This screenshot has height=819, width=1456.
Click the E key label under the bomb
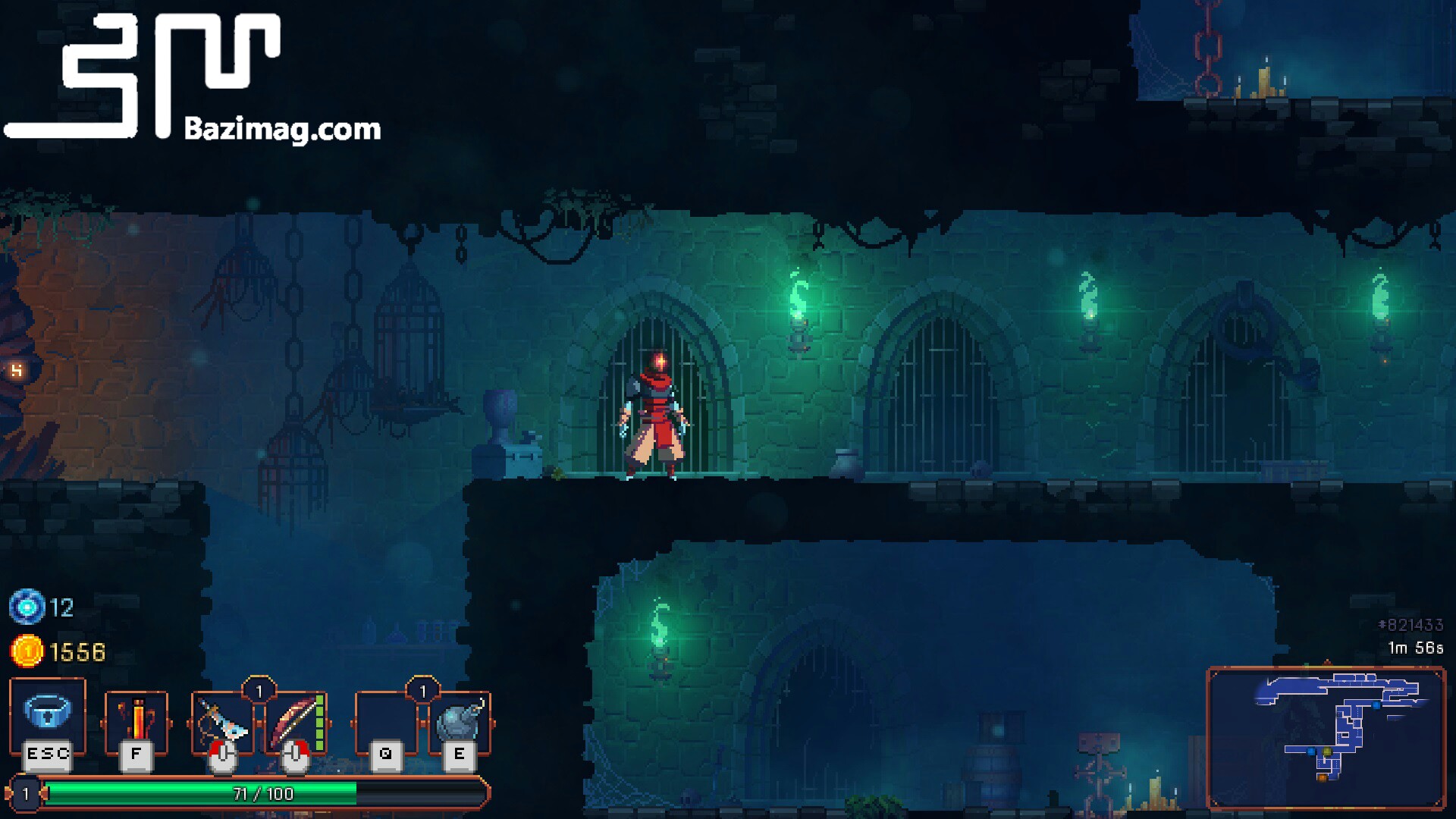459,755
